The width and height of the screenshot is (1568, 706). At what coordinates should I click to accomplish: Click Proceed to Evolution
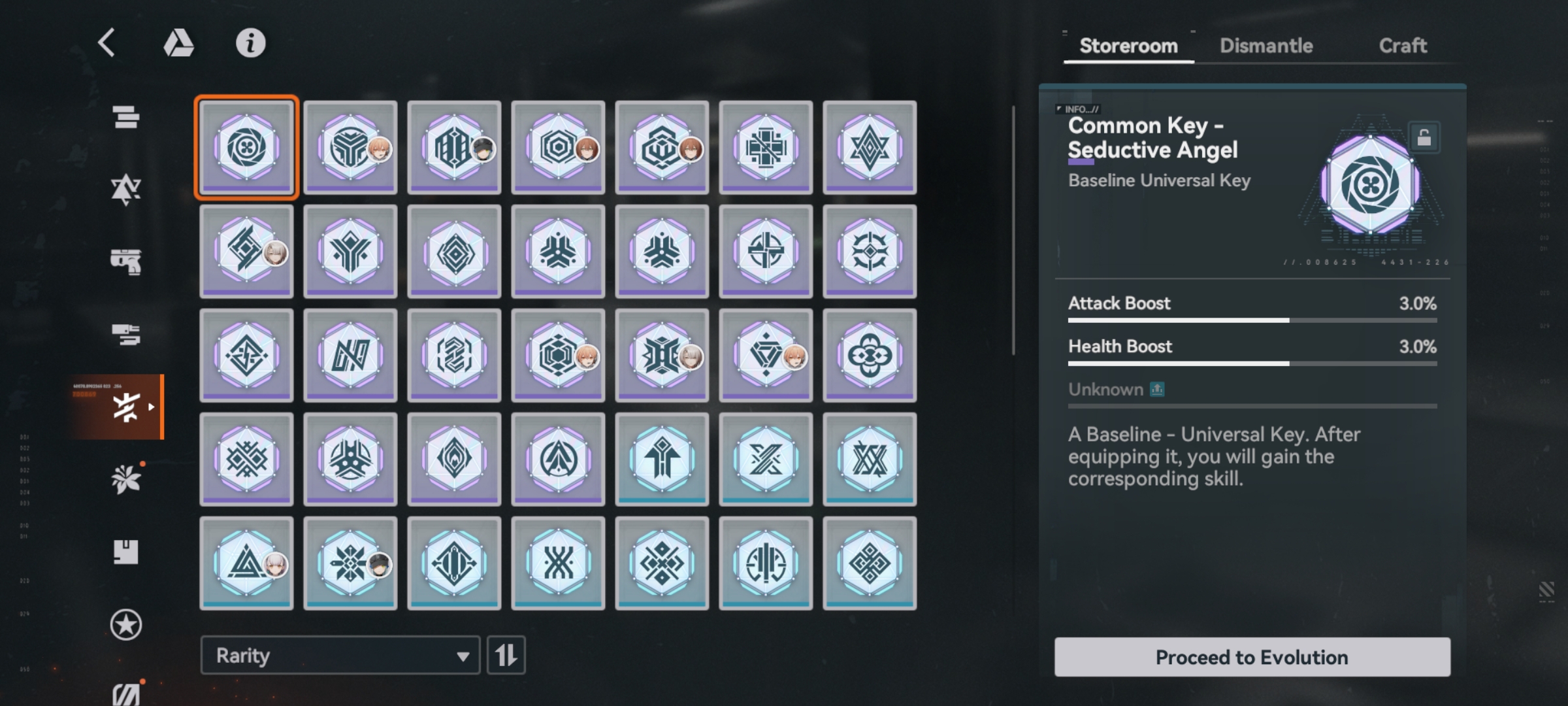(x=1252, y=656)
